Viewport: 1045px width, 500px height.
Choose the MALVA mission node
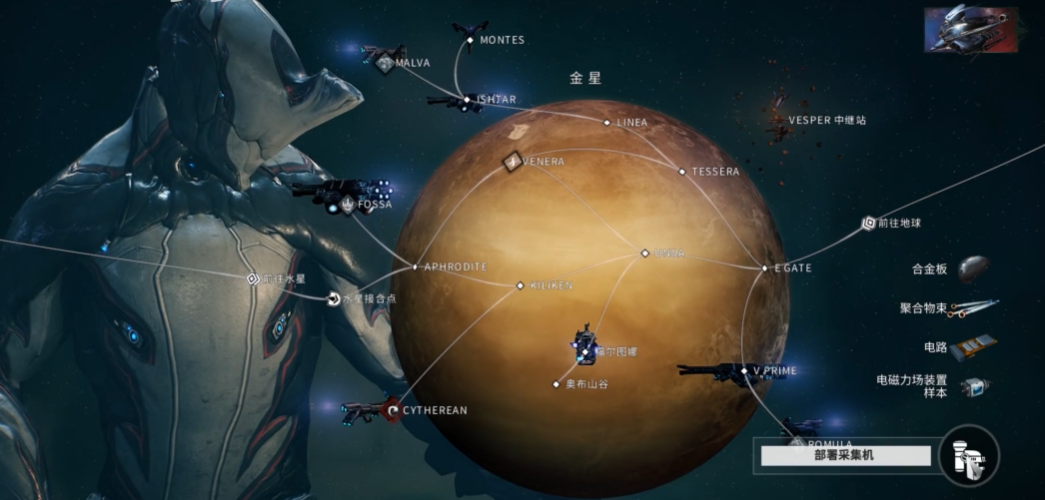pyautogui.click(x=387, y=63)
